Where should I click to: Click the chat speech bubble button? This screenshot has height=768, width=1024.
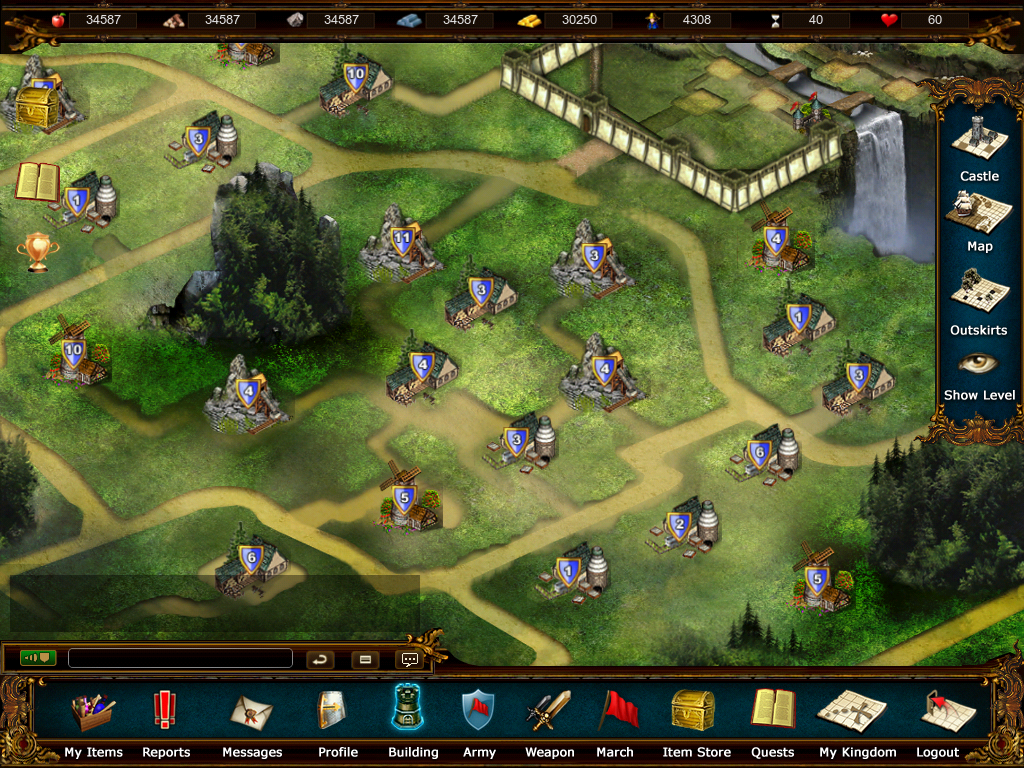(409, 659)
